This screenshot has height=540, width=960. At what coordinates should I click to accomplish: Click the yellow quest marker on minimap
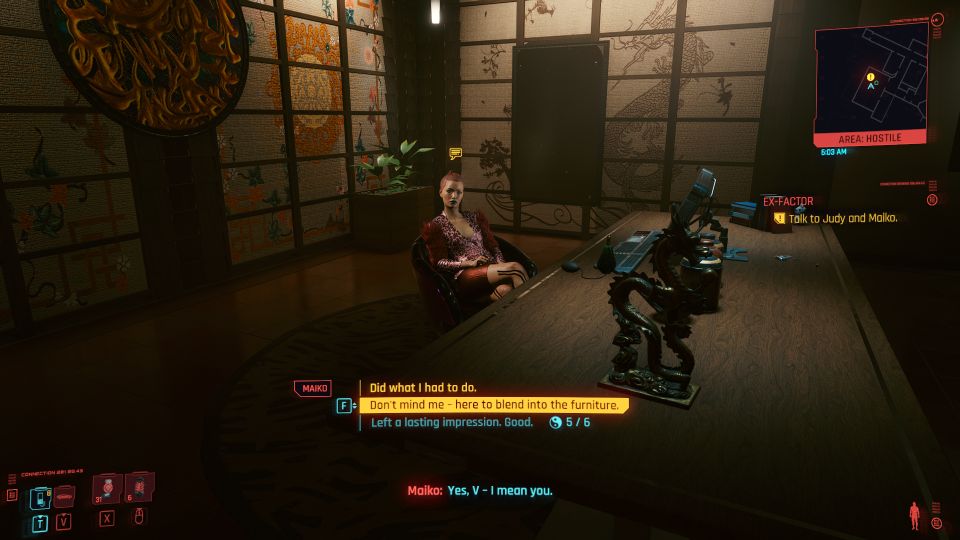tap(871, 75)
